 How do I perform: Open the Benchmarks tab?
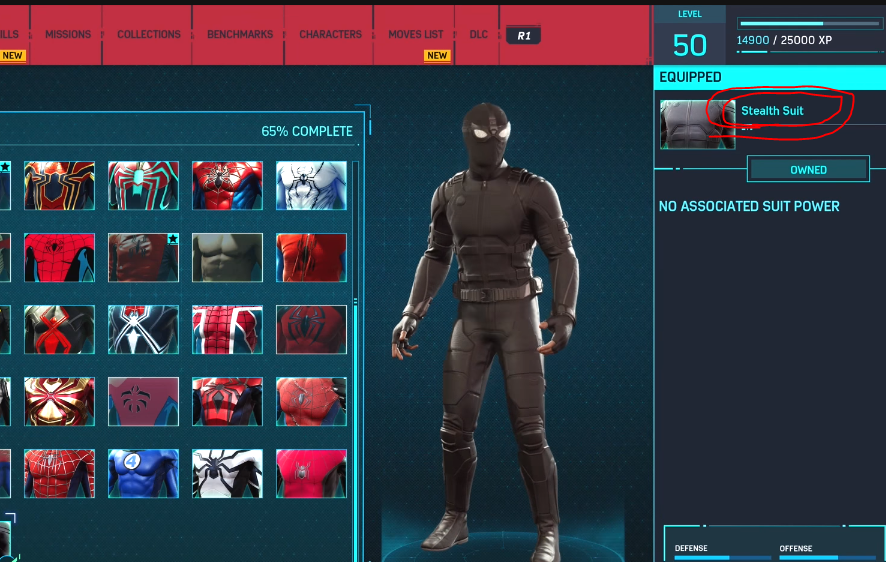click(x=240, y=34)
